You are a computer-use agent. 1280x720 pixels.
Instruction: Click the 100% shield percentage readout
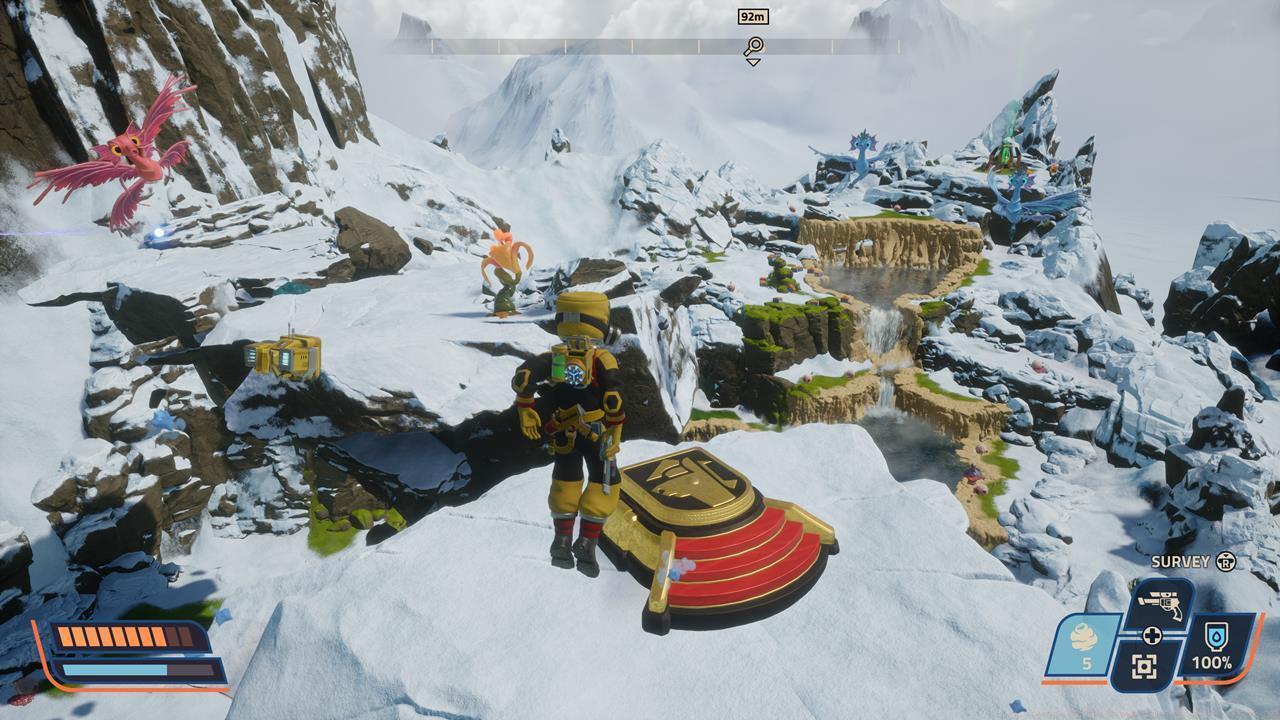pyautogui.click(x=1214, y=661)
